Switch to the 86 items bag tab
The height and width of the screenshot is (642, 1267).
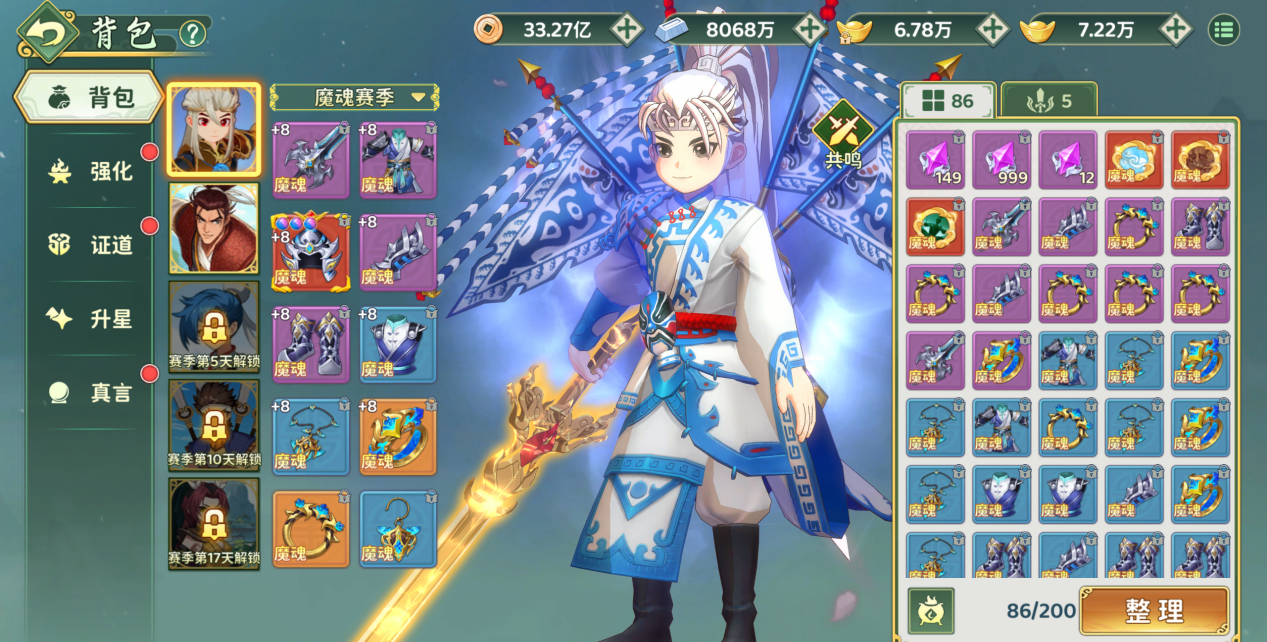pyautogui.click(x=948, y=101)
